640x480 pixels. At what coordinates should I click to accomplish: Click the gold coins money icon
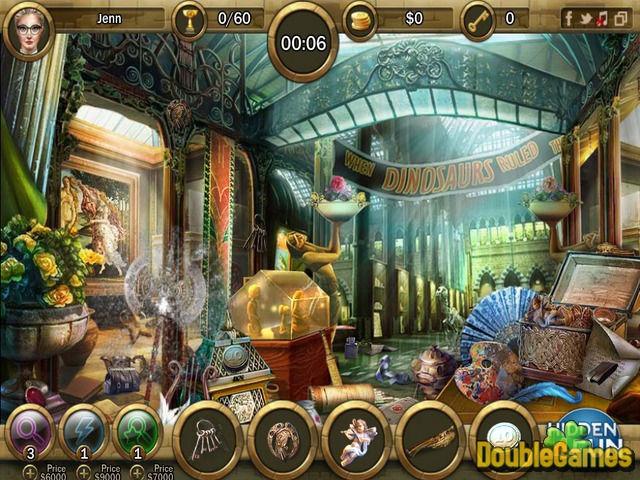pyautogui.click(x=360, y=18)
